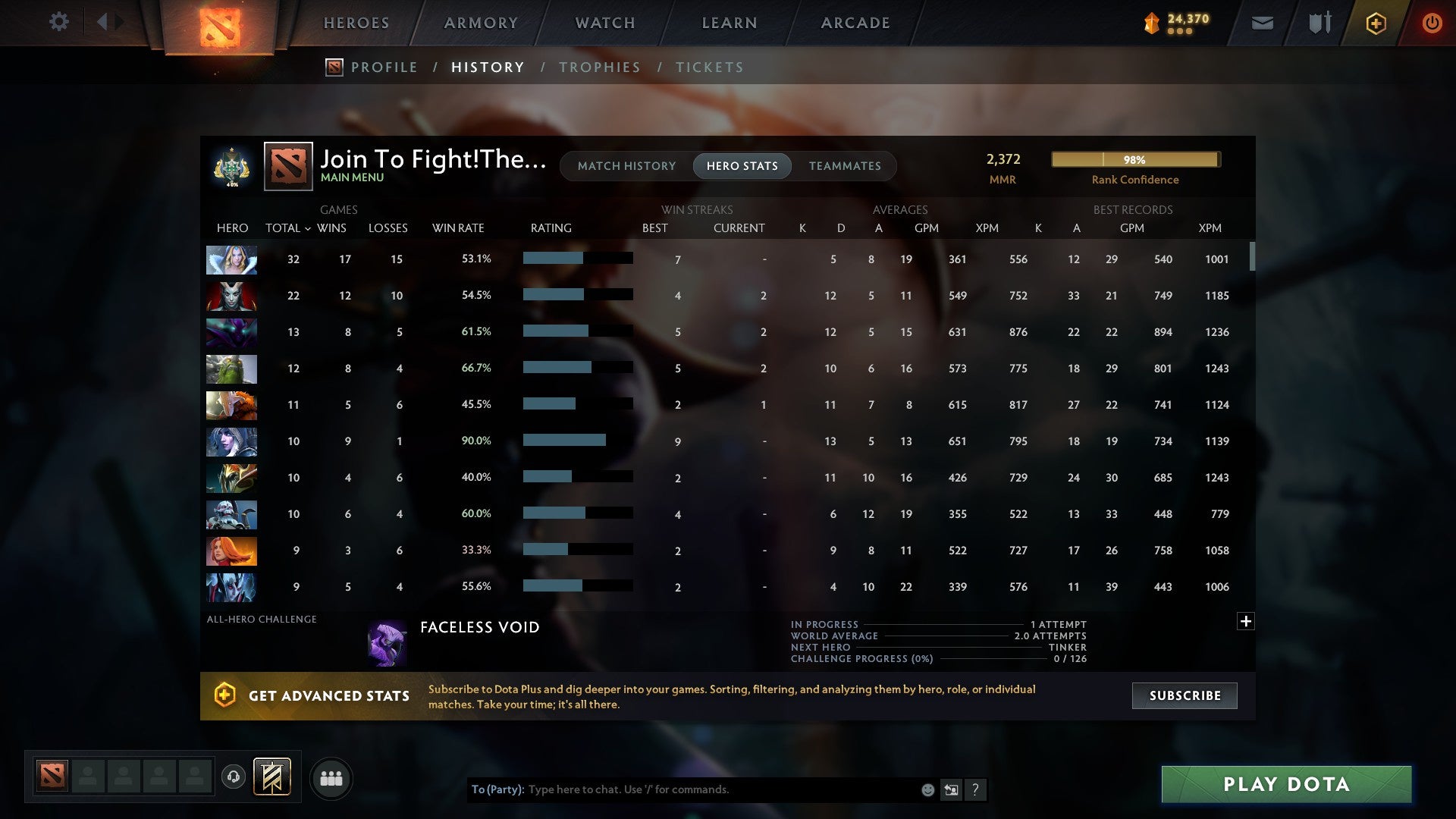Image resolution: width=1456 pixels, height=819 pixels.
Task: Toggle the chat wheel reply icon
Action: [x=952, y=789]
